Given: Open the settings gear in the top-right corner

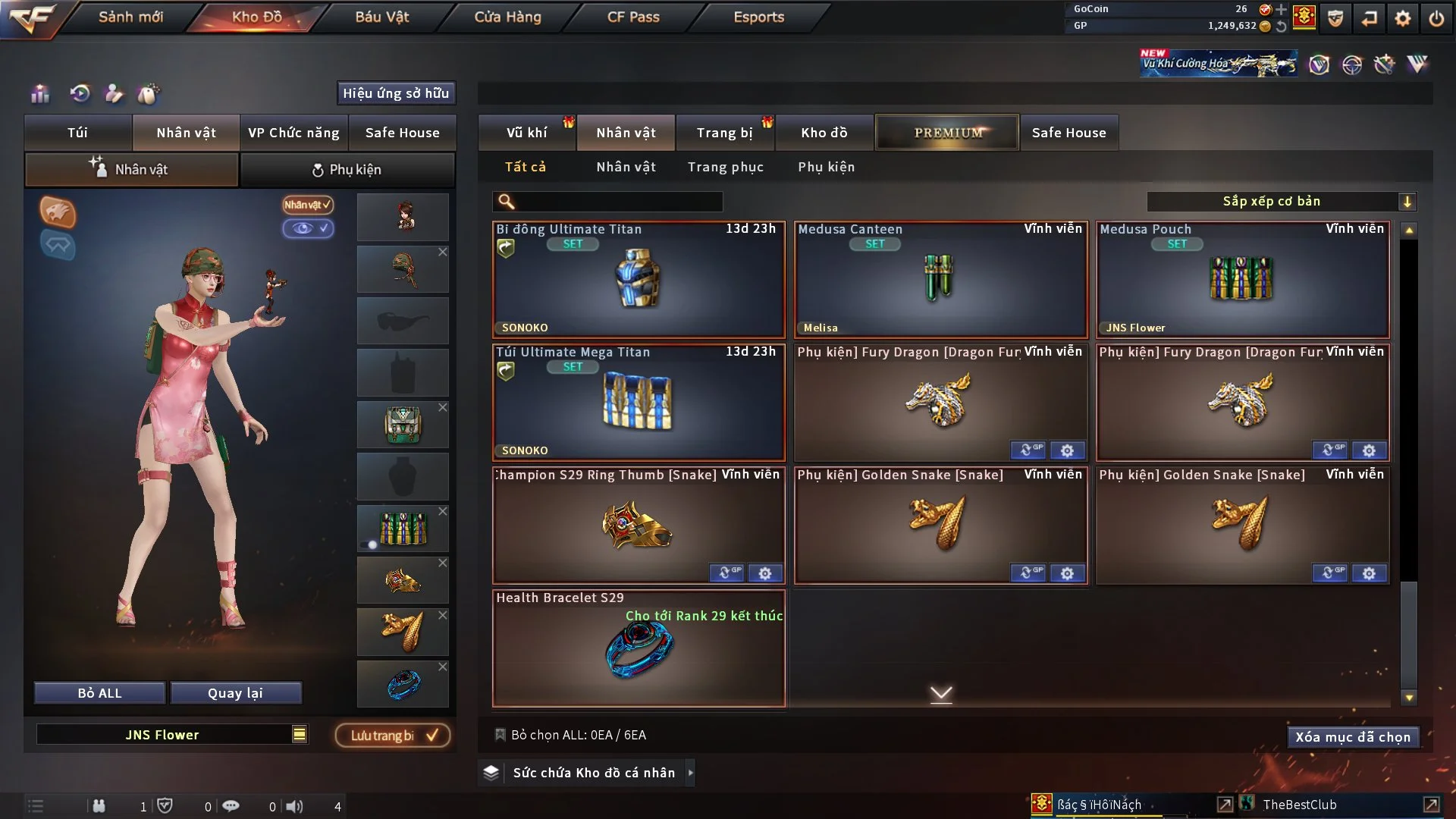Looking at the screenshot, I should [1404, 18].
